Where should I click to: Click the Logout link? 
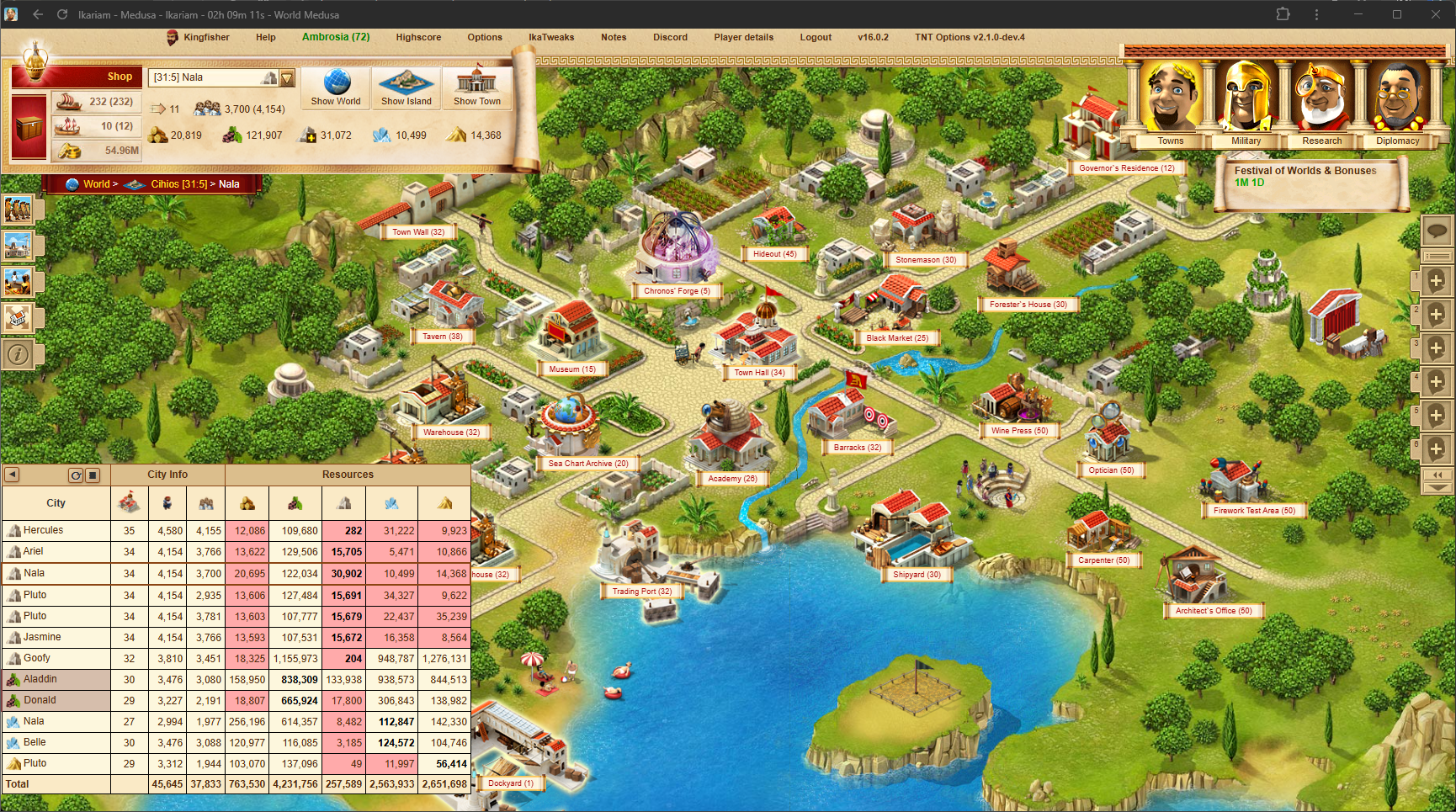click(x=816, y=37)
